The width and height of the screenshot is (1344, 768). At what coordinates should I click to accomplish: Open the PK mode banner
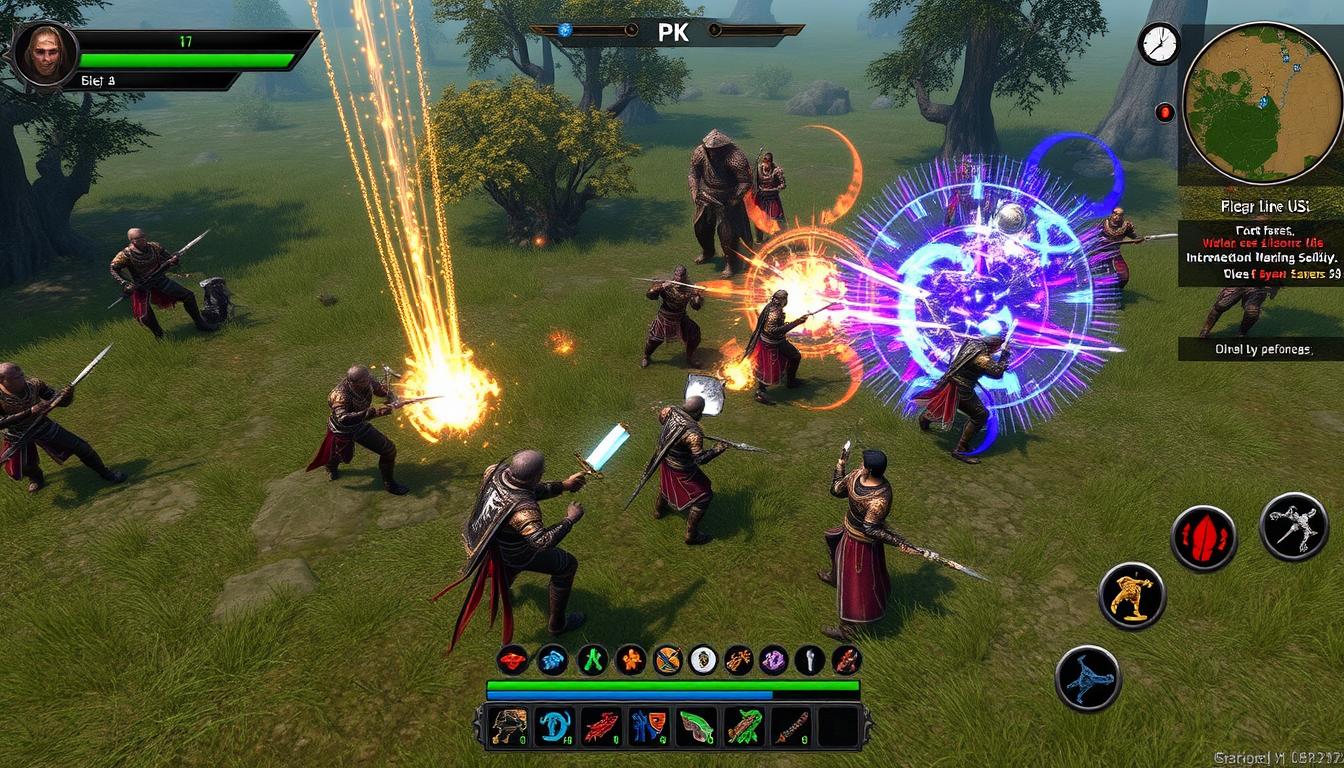(x=666, y=31)
